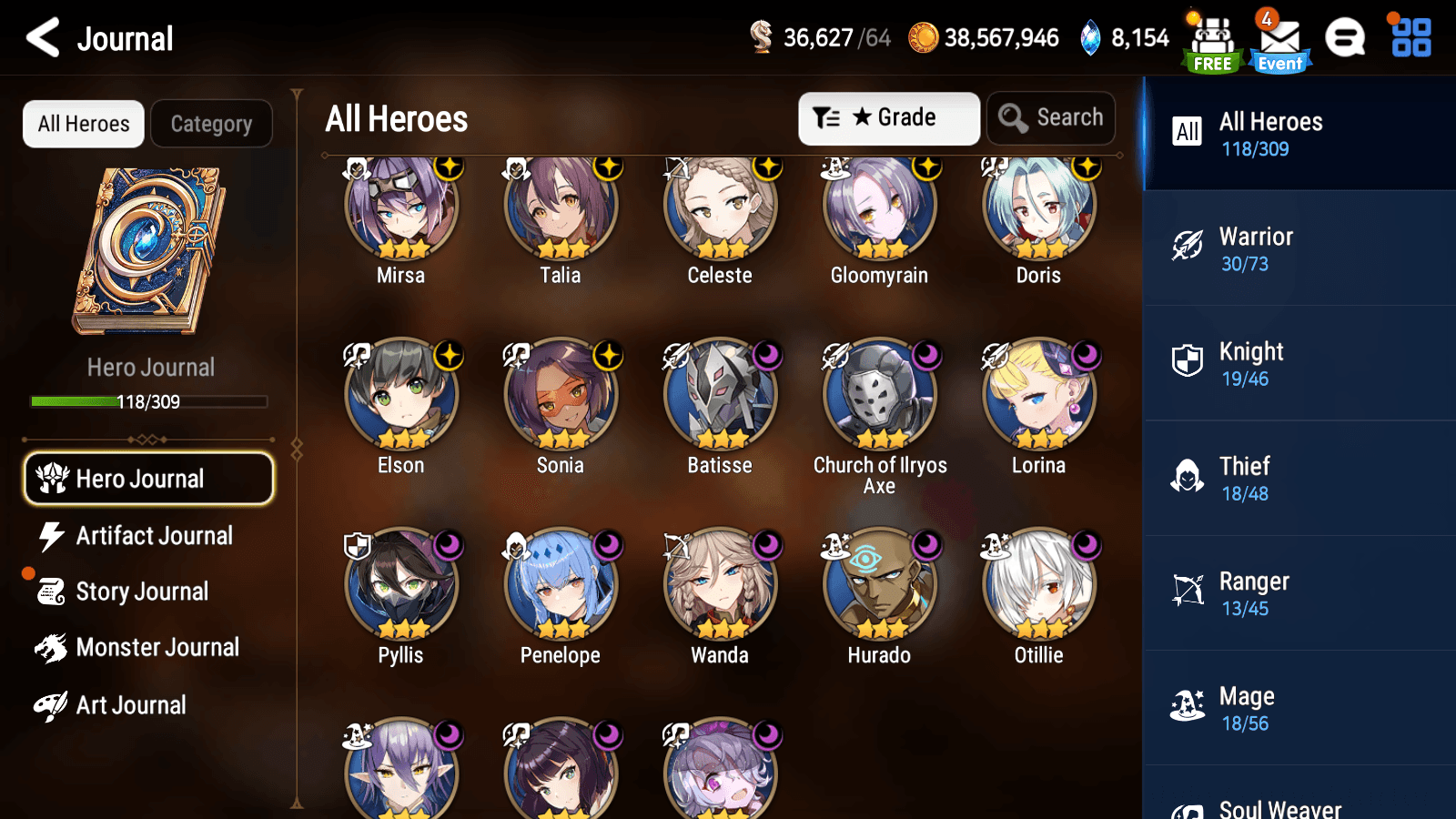The height and width of the screenshot is (819, 1456).
Task: Open the Story Journal
Action: point(143,591)
